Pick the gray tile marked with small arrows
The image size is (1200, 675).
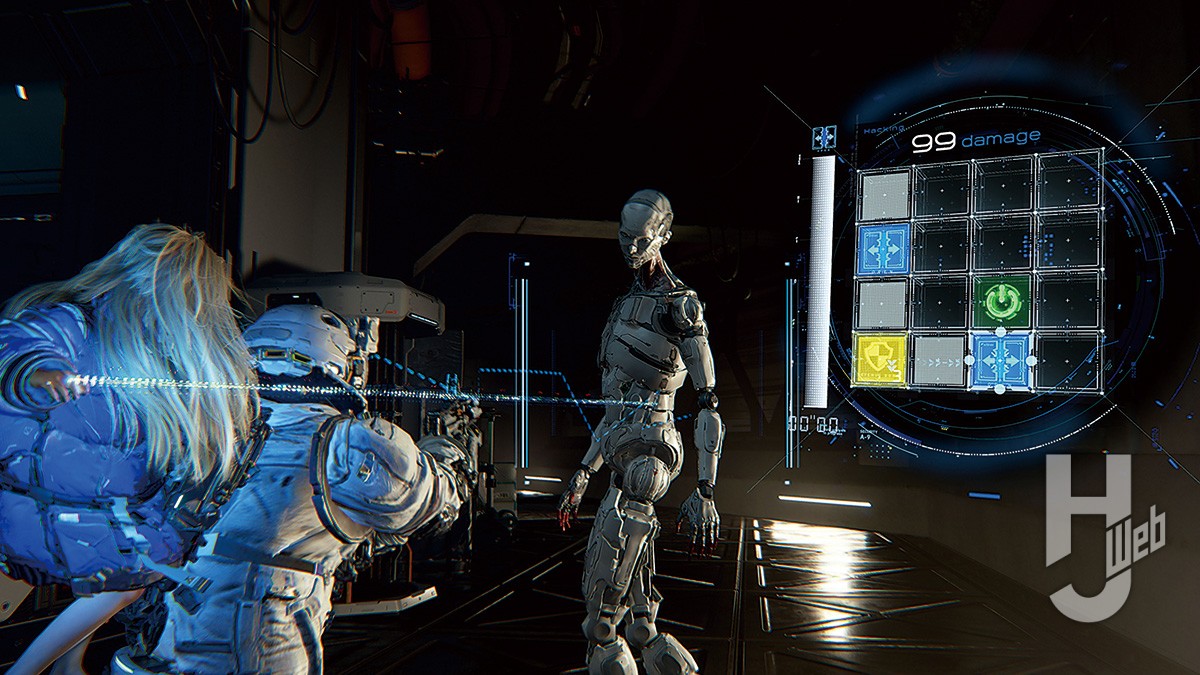pos(940,360)
